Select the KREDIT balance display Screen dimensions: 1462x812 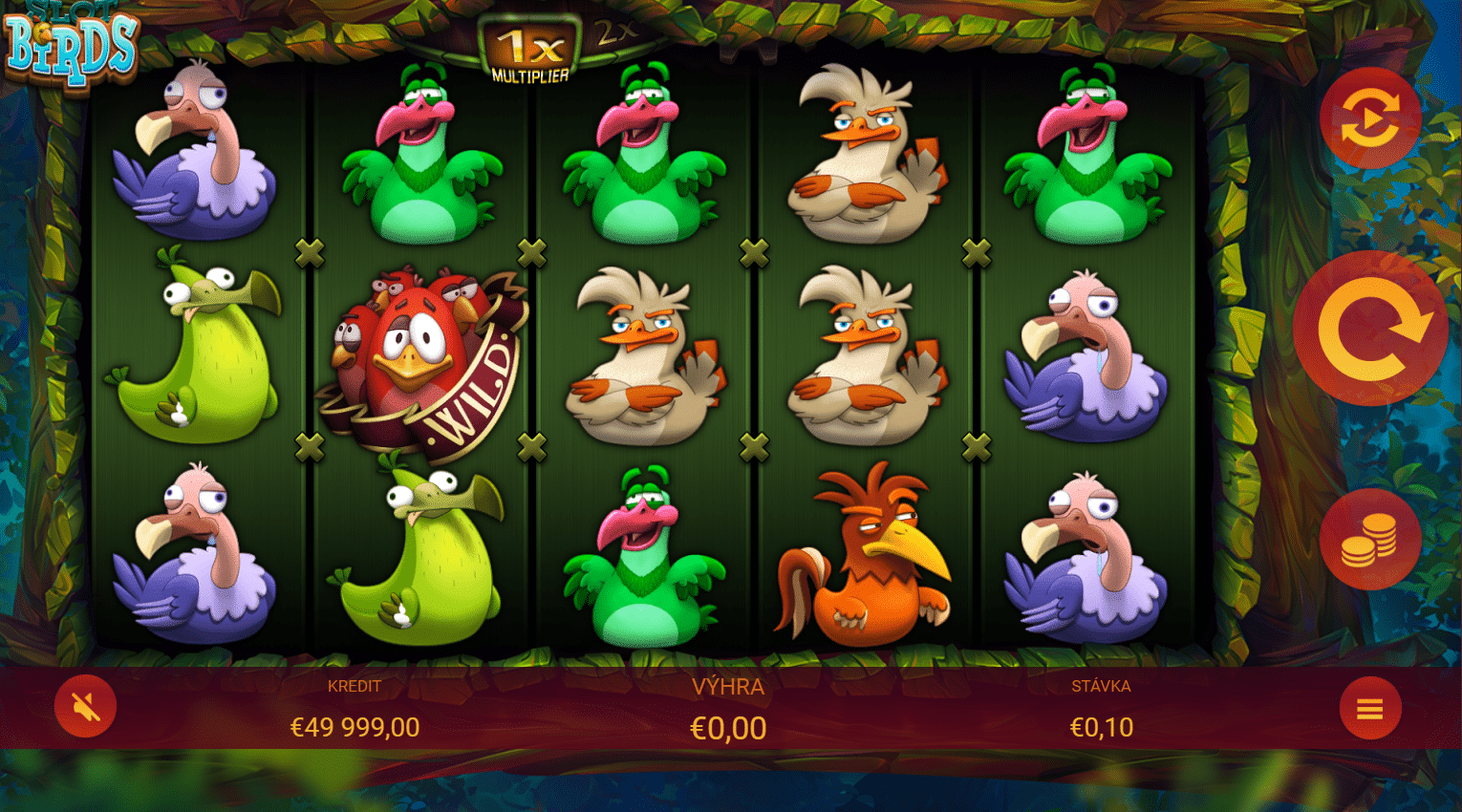[x=354, y=686]
